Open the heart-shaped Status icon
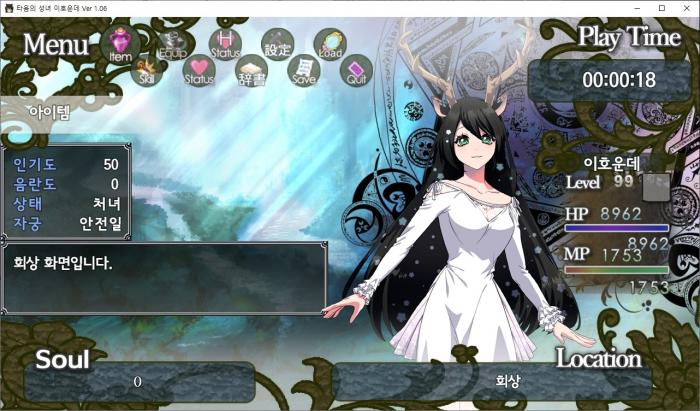 click(199, 71)
